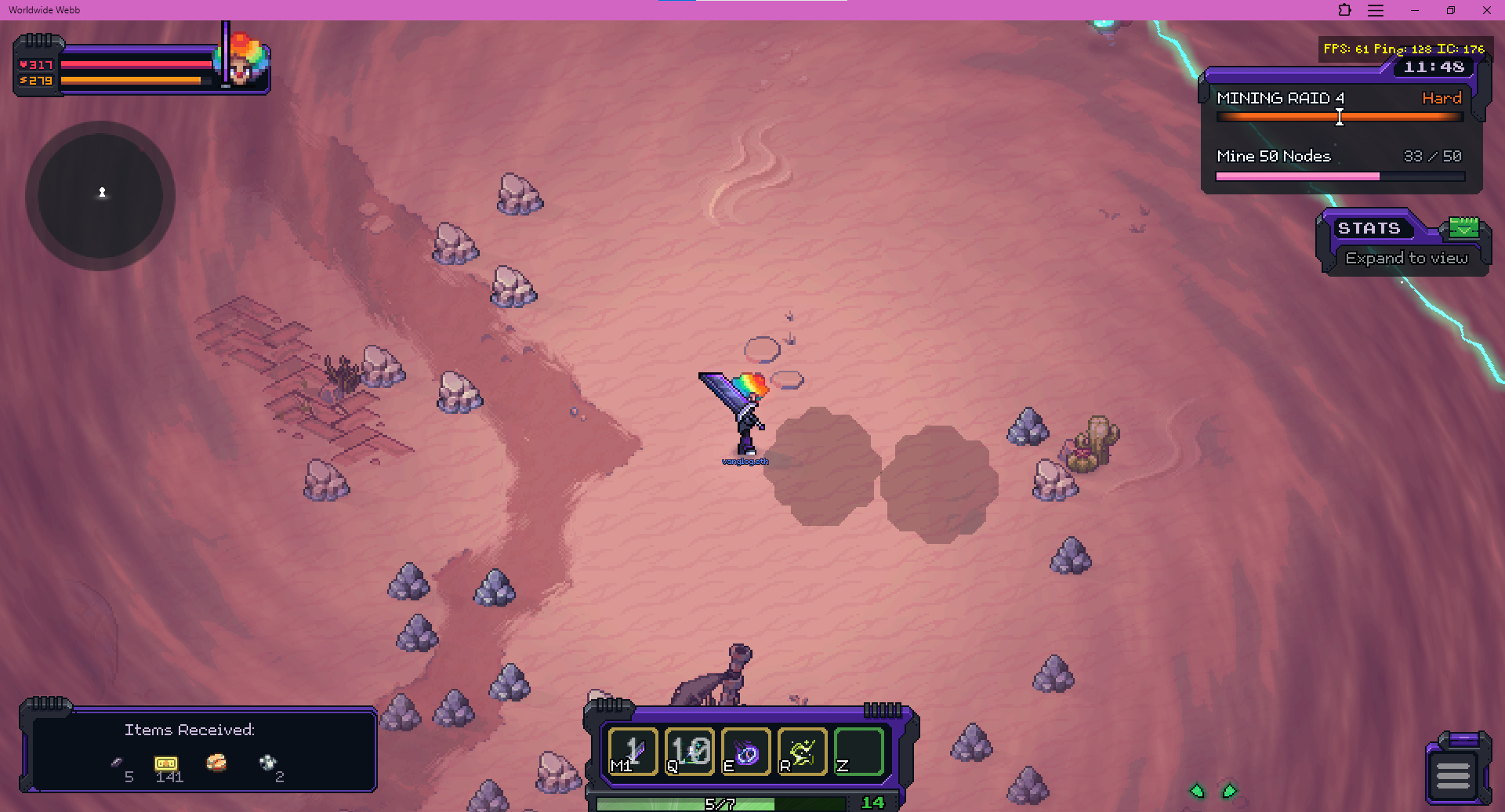
Task: Click the yellow ticket item showing 141
Action: pos(166,763)
